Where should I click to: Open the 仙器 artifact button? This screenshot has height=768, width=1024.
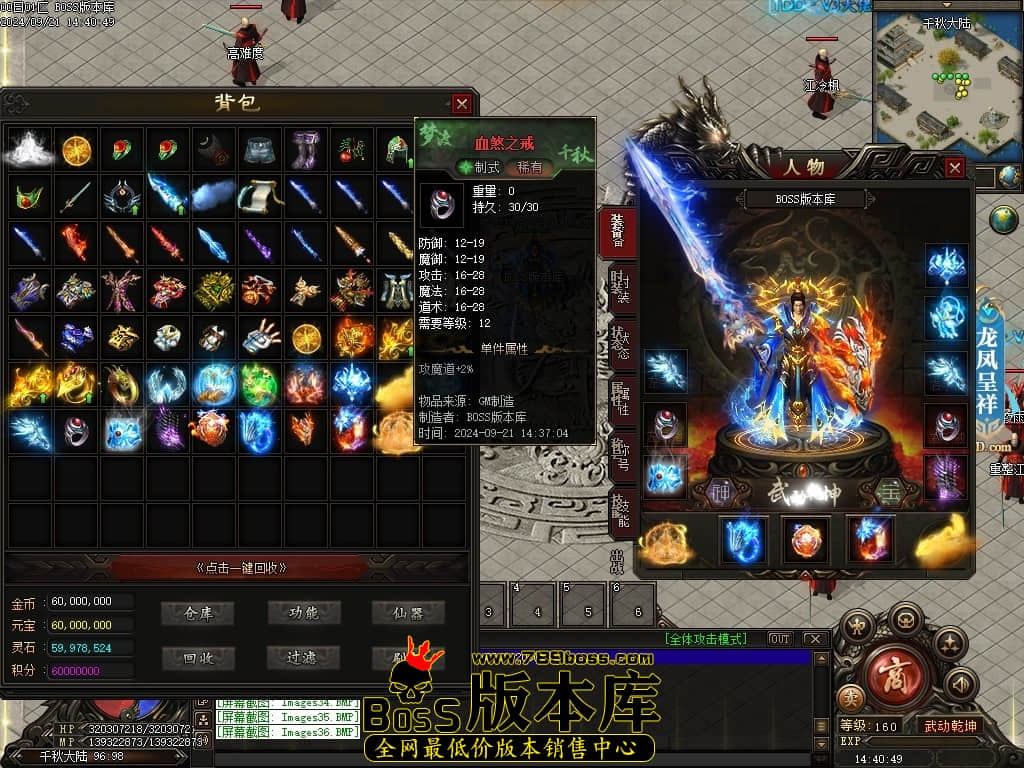(408, 613)
